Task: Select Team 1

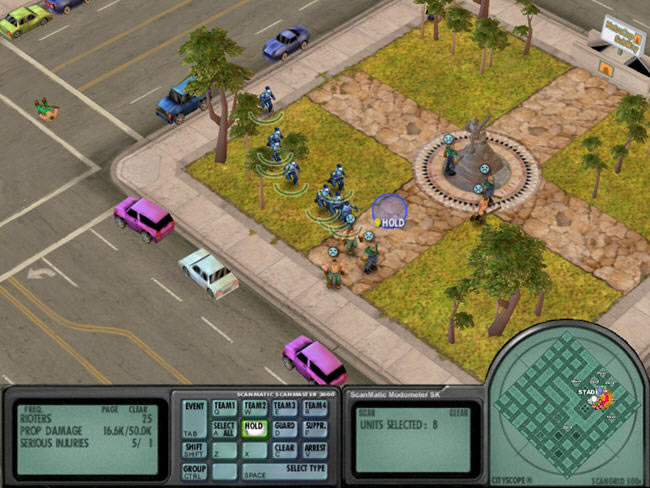Action: [225, 409]
